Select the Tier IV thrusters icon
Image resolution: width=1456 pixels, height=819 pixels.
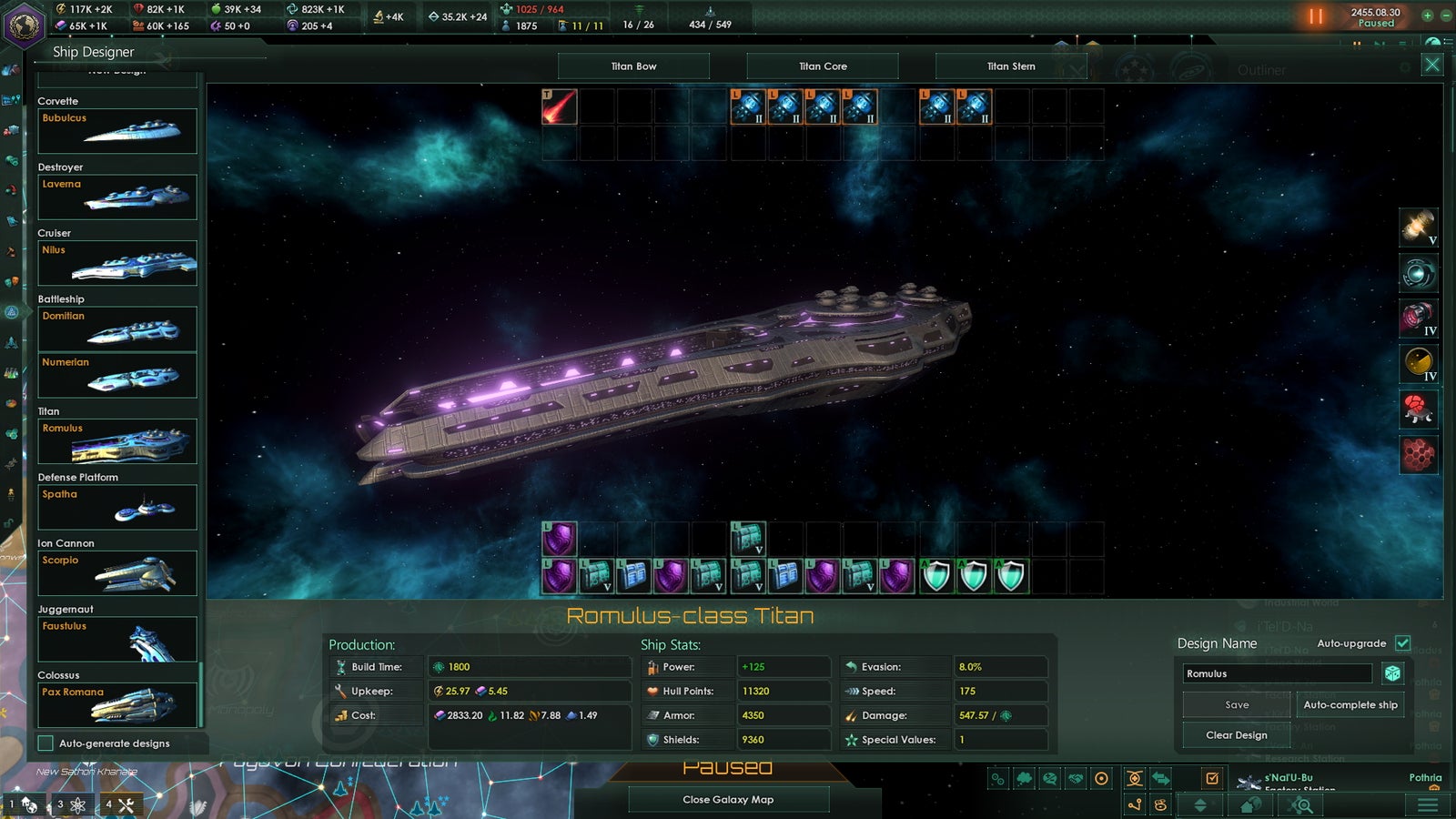[x=1417, y=316]
